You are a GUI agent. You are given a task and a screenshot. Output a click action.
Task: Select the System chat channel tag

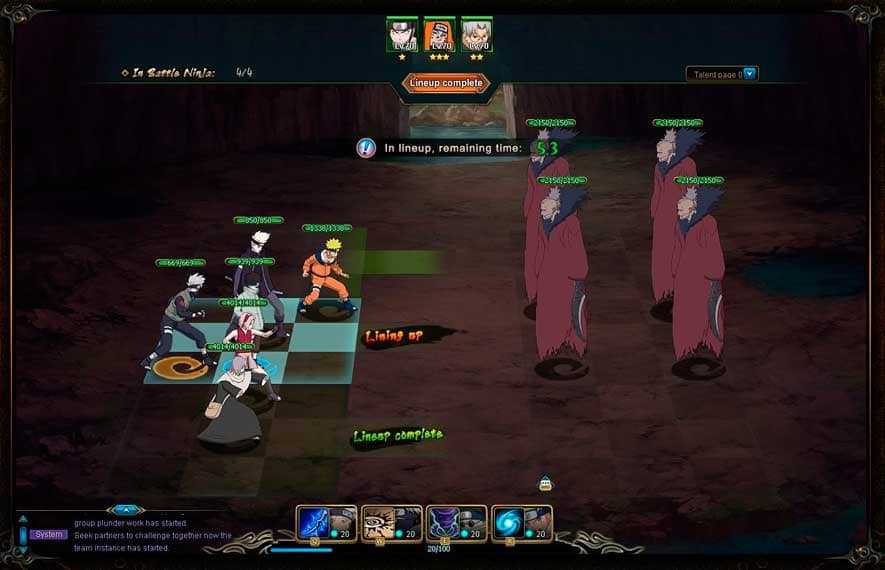(47, 535)
